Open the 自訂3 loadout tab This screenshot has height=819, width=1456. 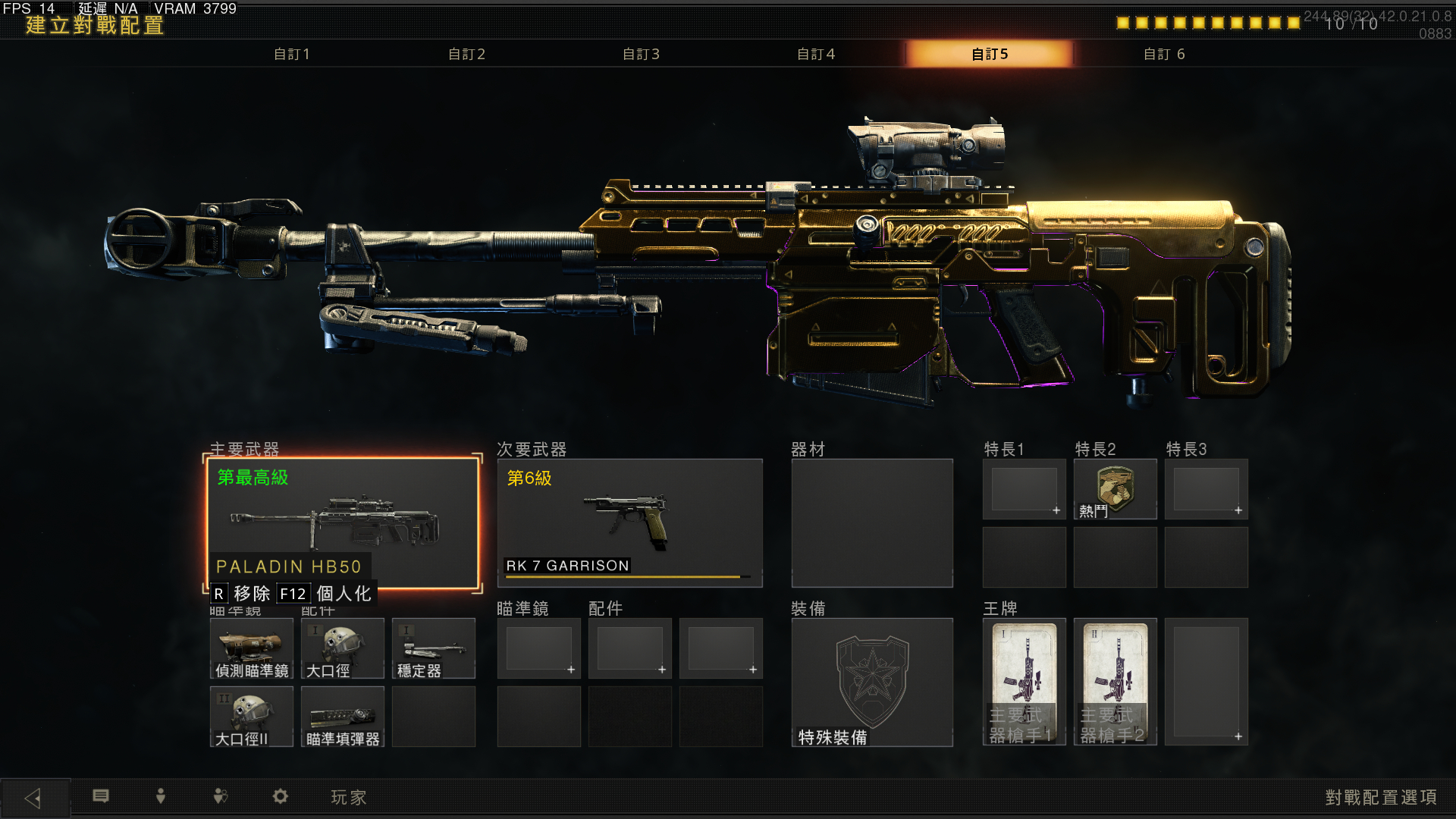641,54
